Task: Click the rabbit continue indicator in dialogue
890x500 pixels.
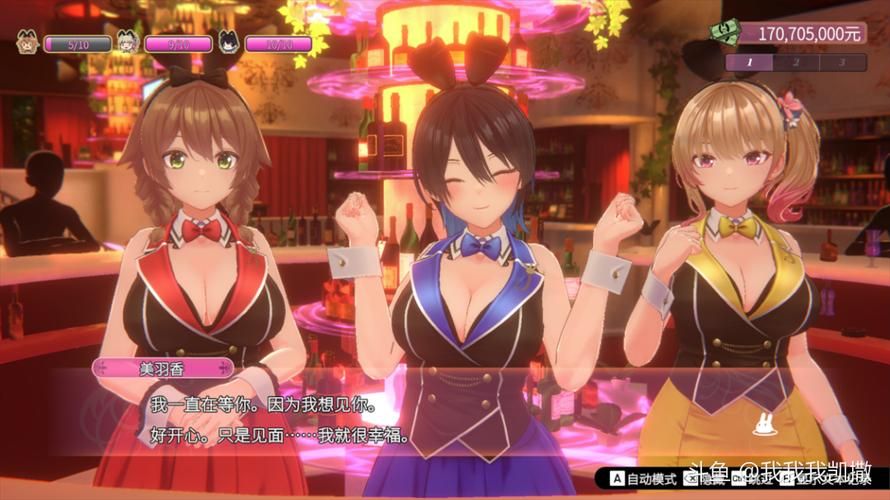Action: tap(767, 426)
